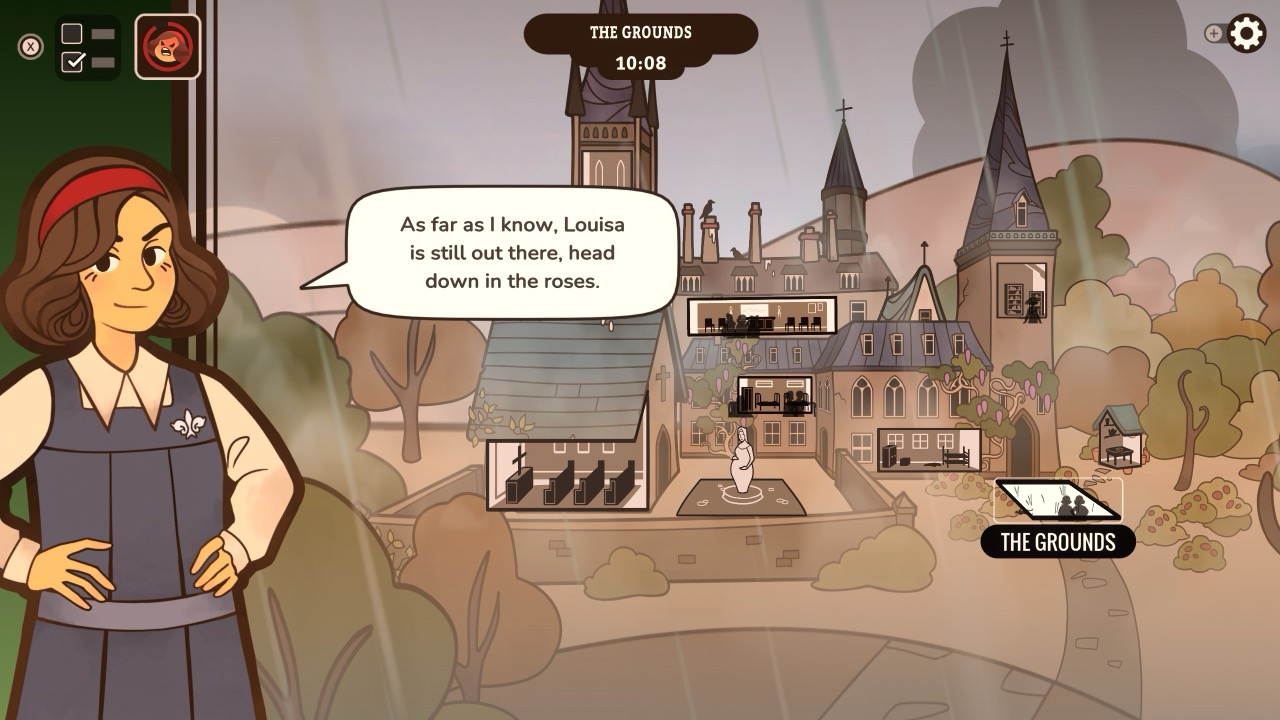
Task: Select the angry suspect portrait
Action: tap(168, 44)
